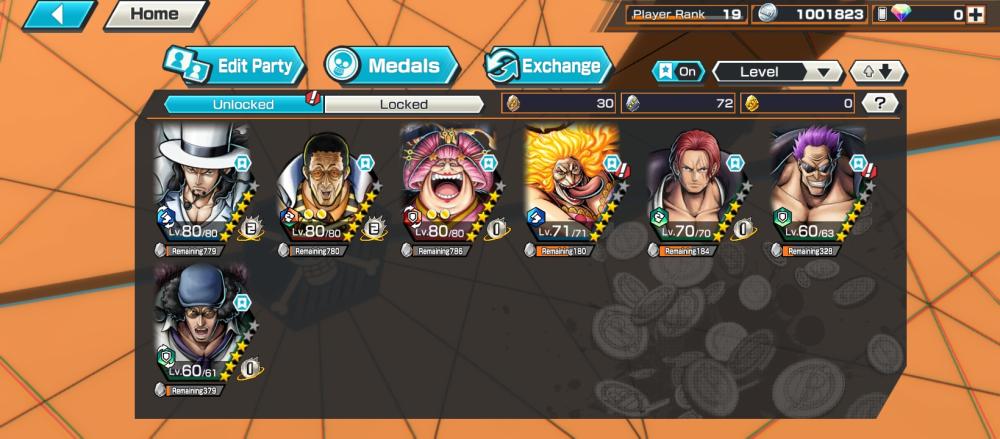Add rainbow diamonds with the plus button
Screen dimensions: 1000x439
(975, 14)
